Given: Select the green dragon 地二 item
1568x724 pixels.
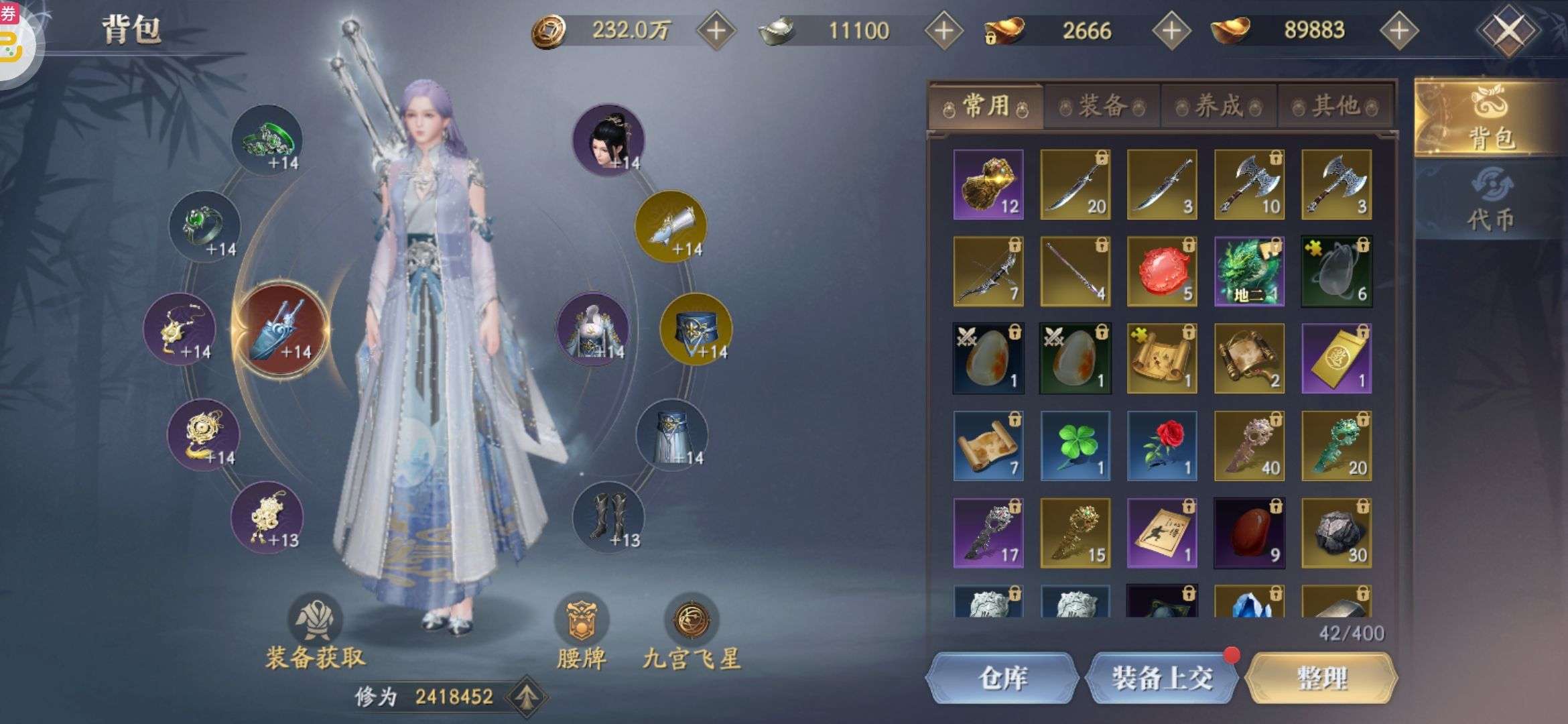Looking at the screenshot, I should tap(1249, 271).
